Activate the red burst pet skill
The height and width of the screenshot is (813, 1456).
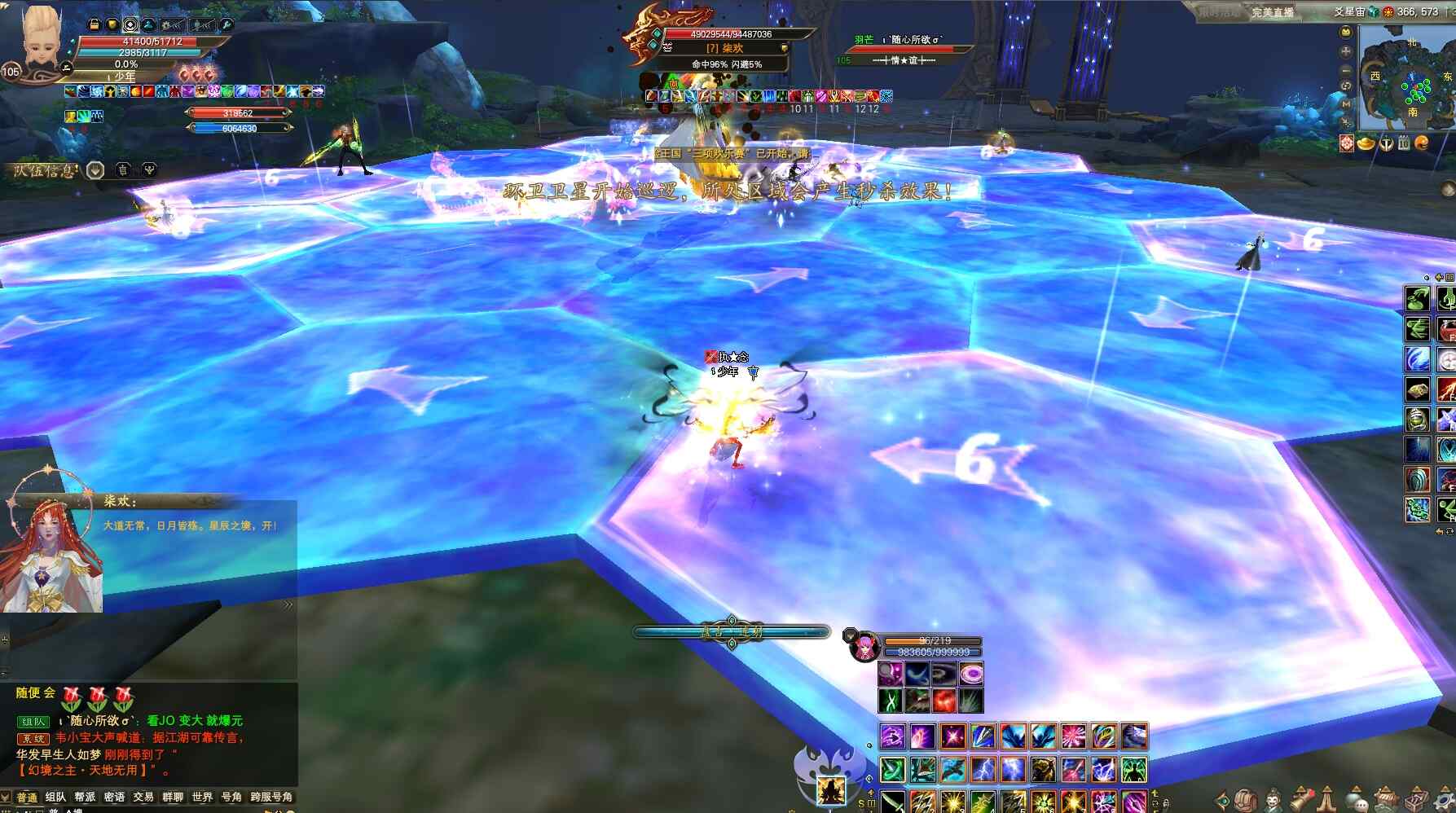coord(944,701)
